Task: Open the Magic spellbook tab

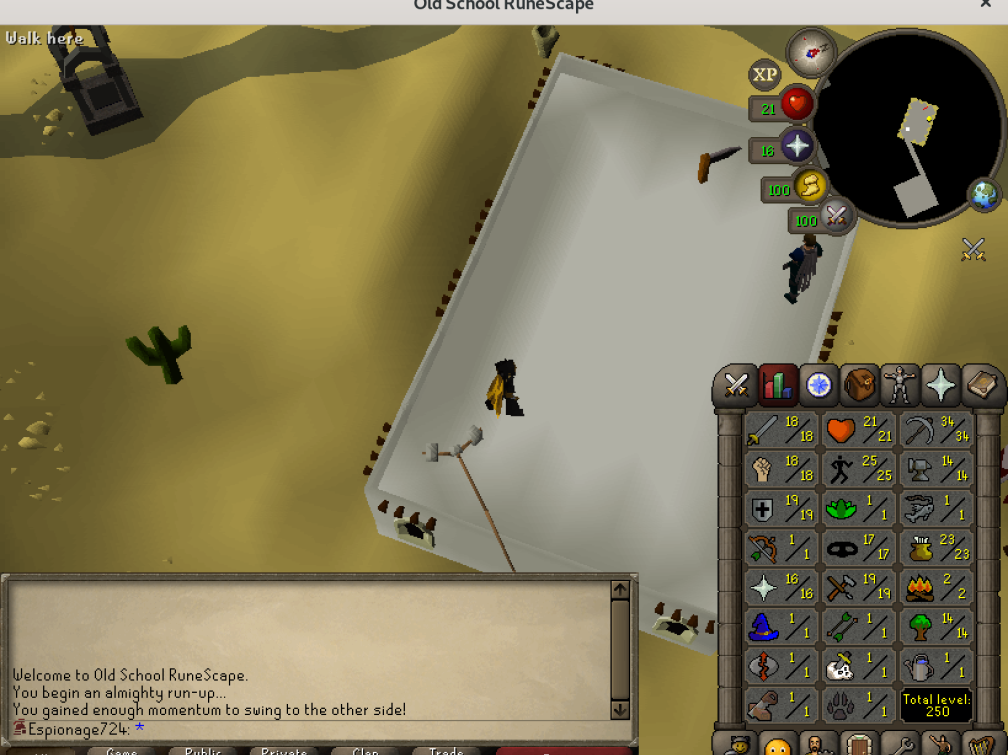Action: tap(981, 385)
